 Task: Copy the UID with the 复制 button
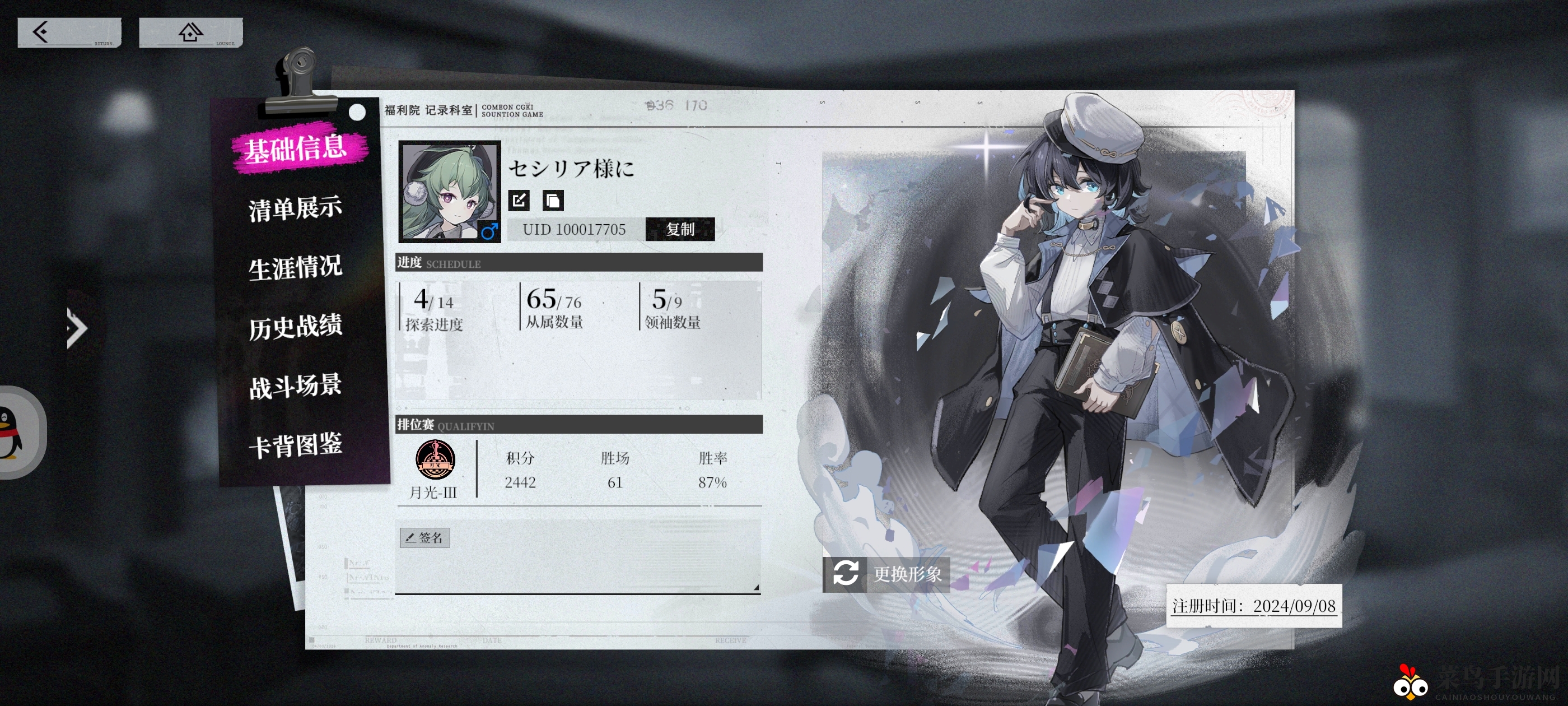coord(680,229)
